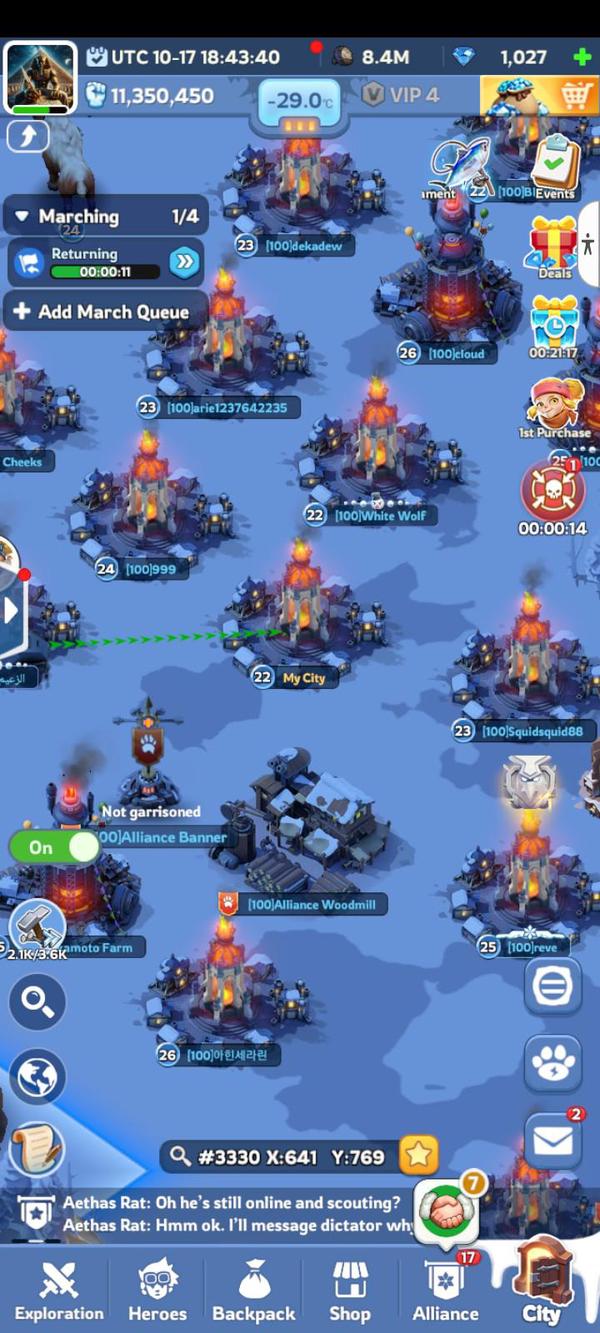Open the VIP 4 panel
The image size is (600, 1333).
coord(401,96)
